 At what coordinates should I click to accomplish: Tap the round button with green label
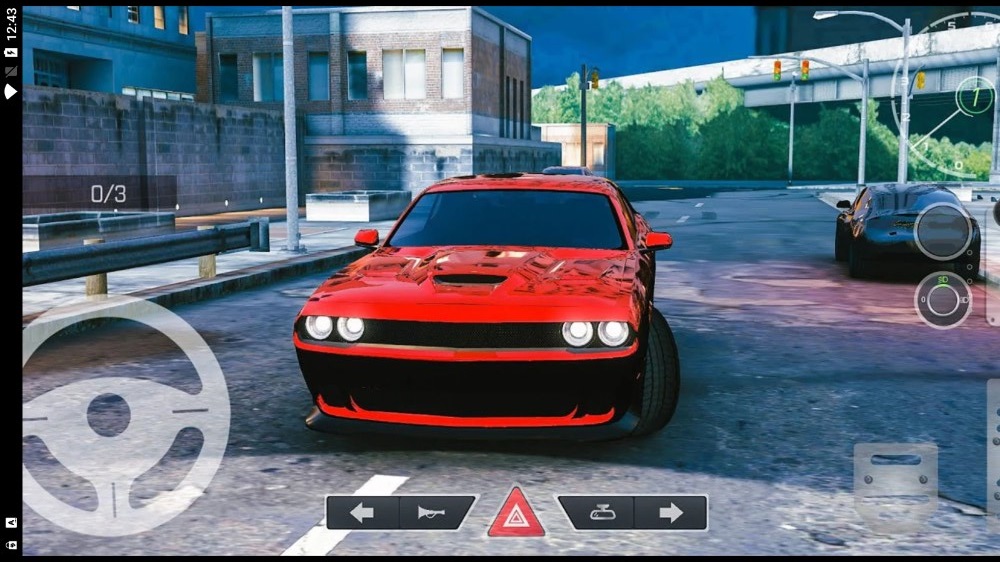[x=942, y=299]
